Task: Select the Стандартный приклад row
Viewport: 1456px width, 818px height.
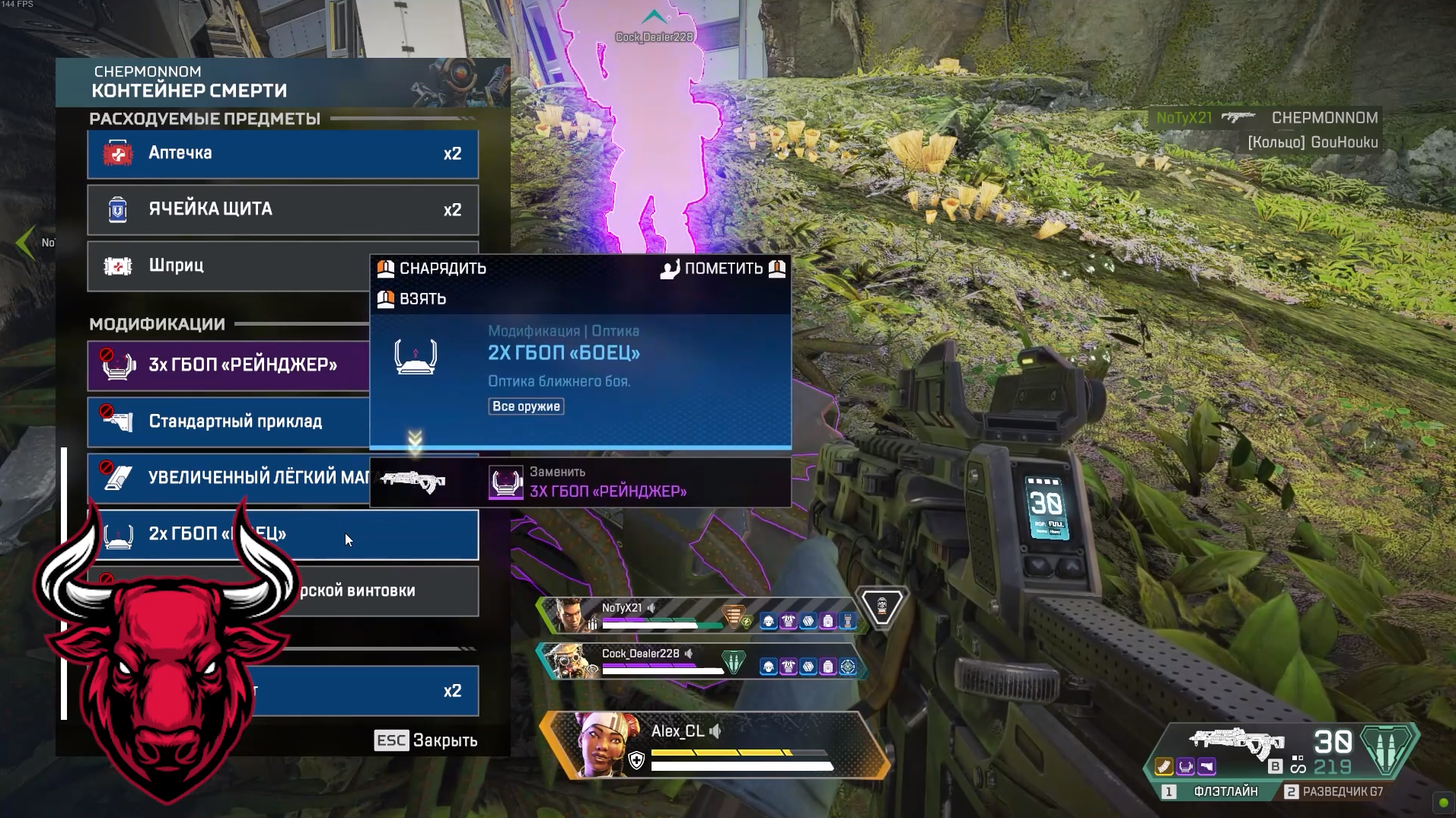Action: (228, 422)
